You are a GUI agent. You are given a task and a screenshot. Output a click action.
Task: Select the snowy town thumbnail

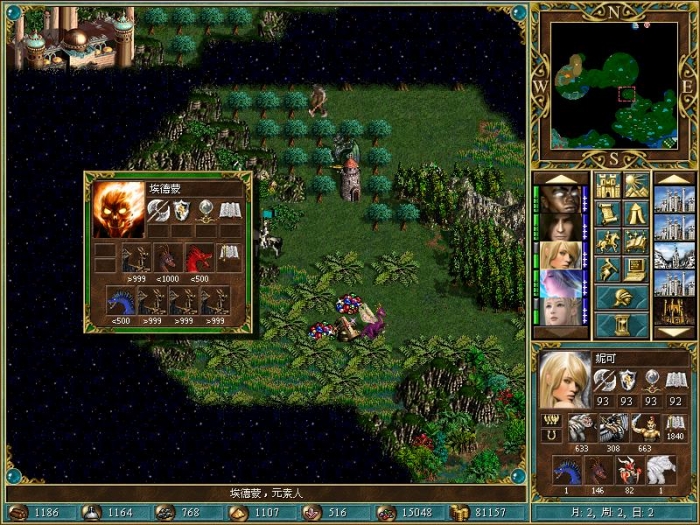(x=673, y=257)
